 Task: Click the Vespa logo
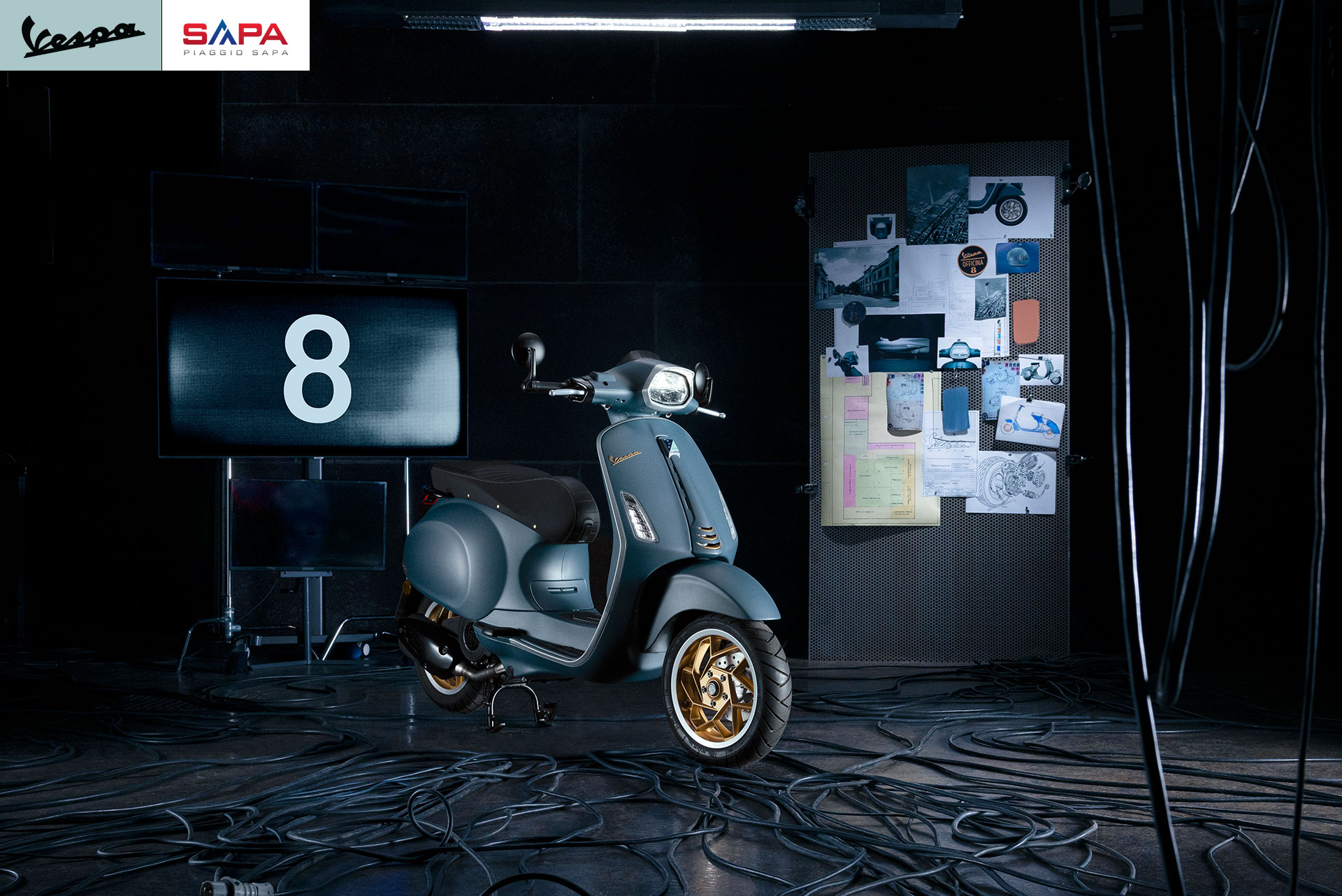coord(81,36)
